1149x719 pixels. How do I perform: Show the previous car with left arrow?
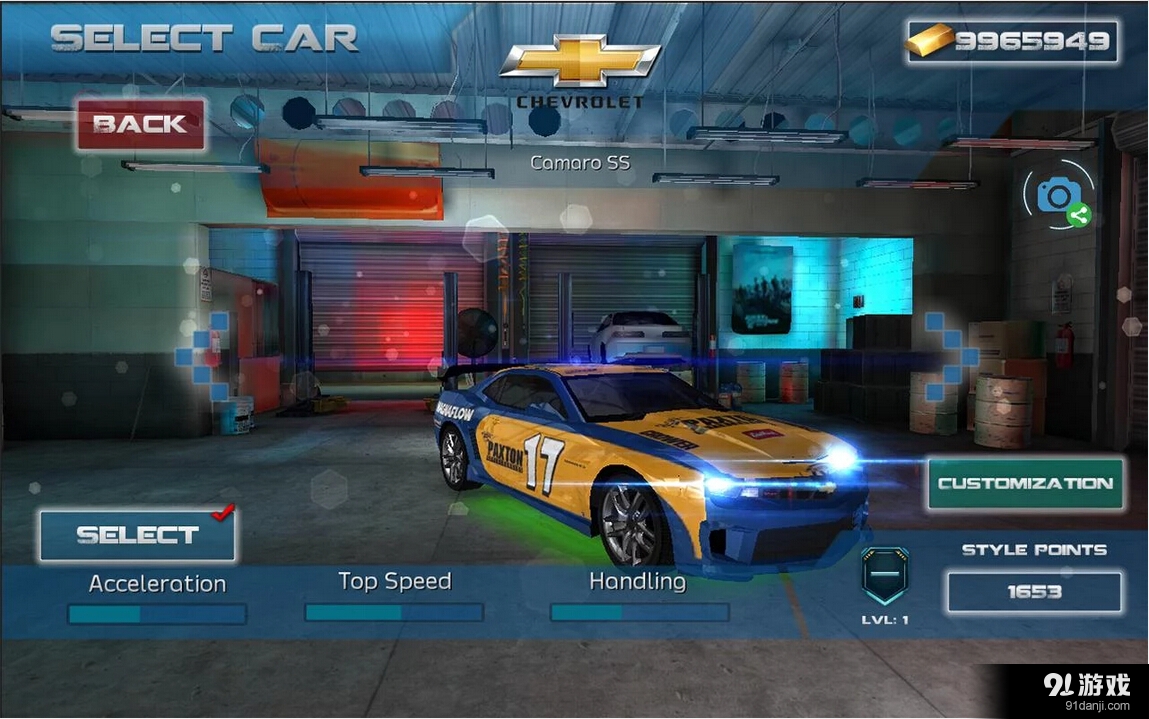coord(202,354)
